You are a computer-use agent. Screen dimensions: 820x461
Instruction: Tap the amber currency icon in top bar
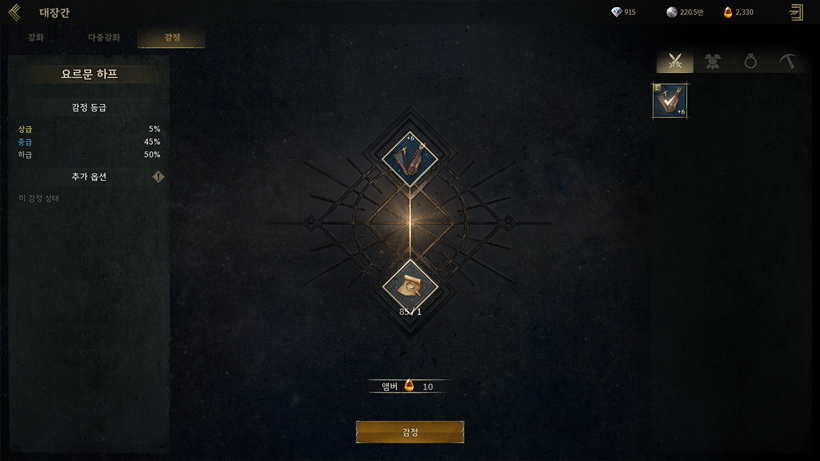point(728,12)
